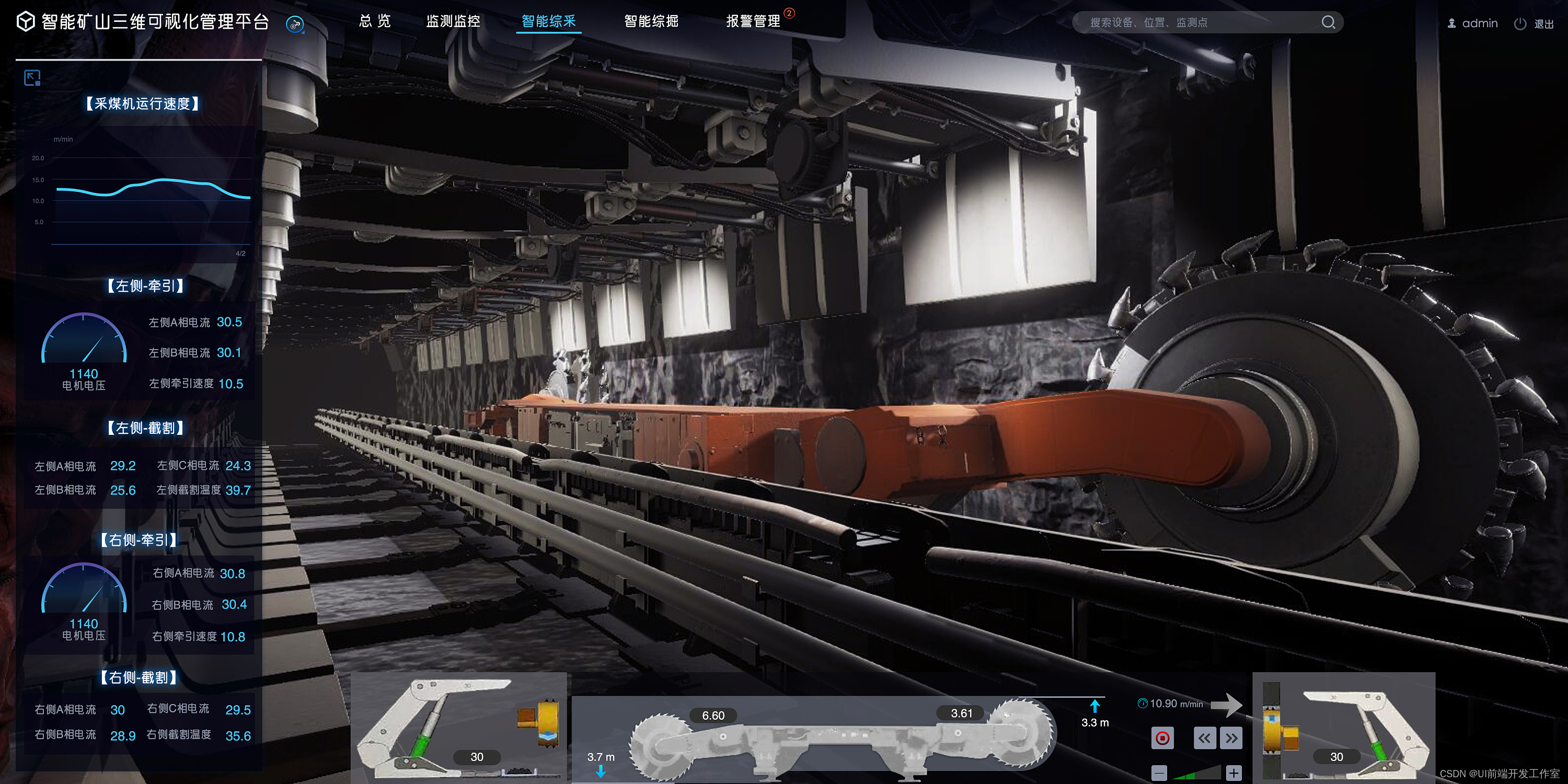Click the search magnifier icon

(1329, 22)
